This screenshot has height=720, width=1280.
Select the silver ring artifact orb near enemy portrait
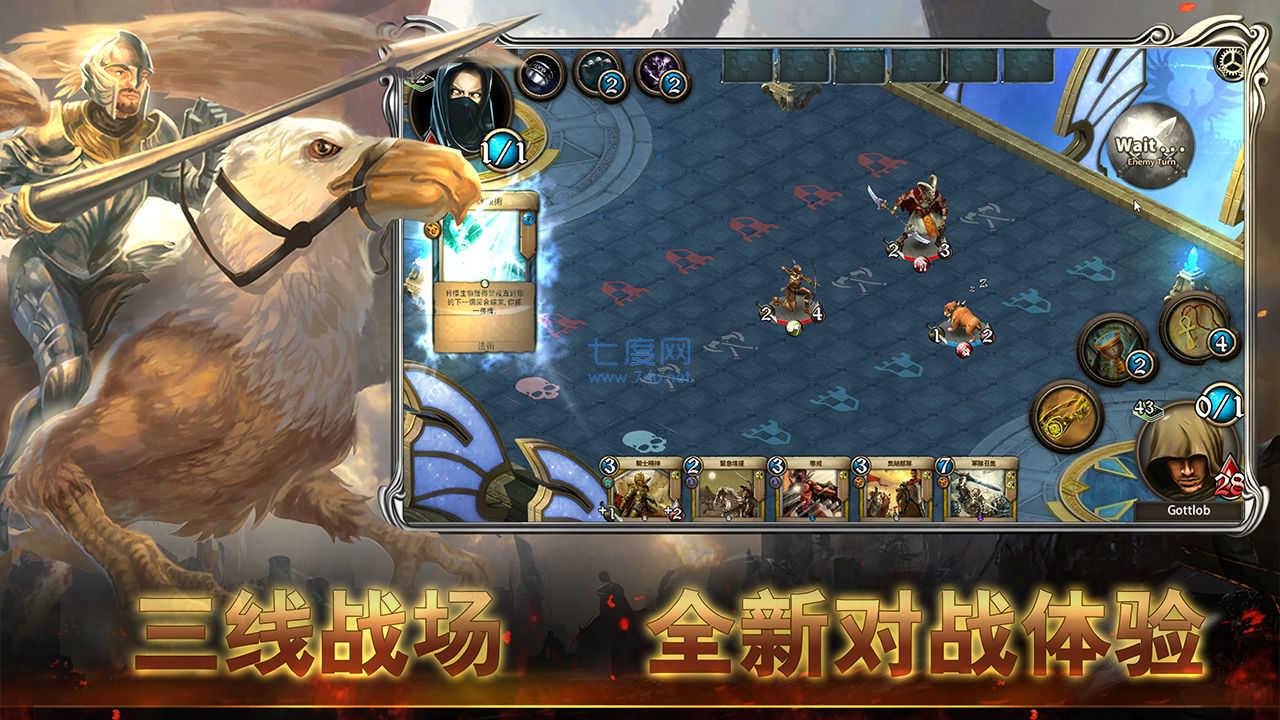(x=540, y=75)
